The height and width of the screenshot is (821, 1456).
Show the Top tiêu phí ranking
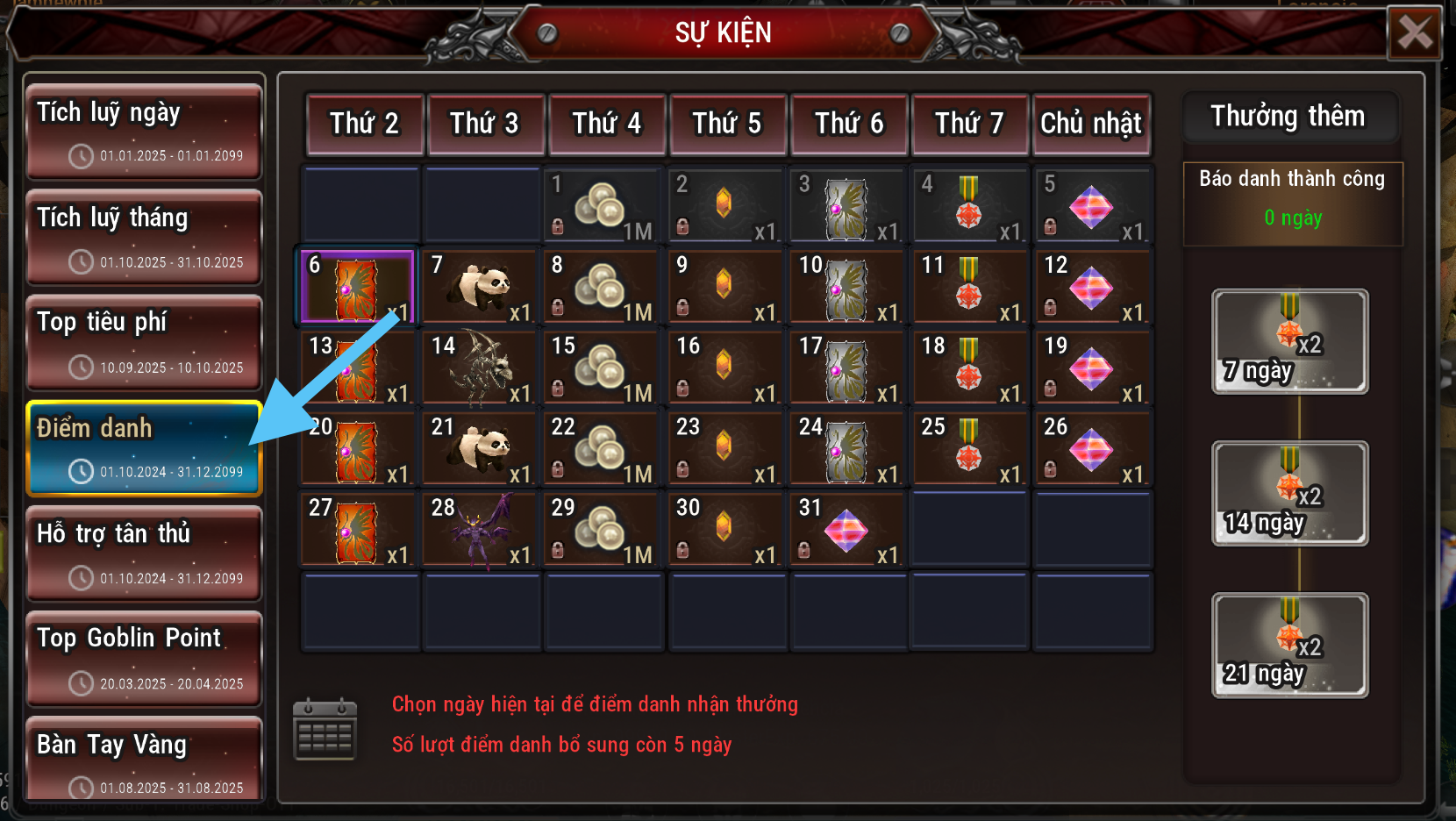[x=145, y=342]
